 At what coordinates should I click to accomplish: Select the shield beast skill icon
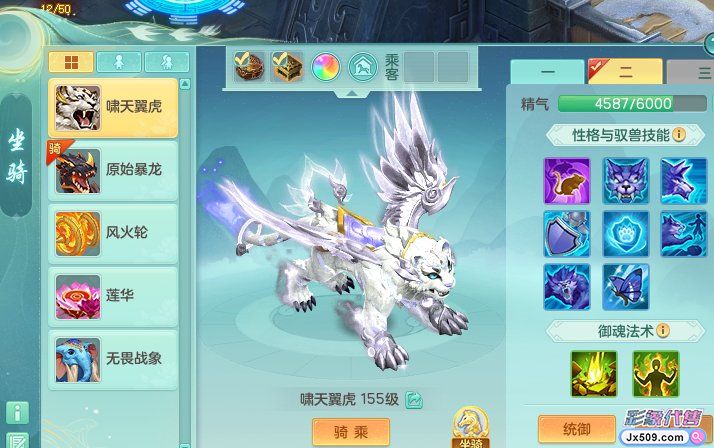[x=567, y=233]
